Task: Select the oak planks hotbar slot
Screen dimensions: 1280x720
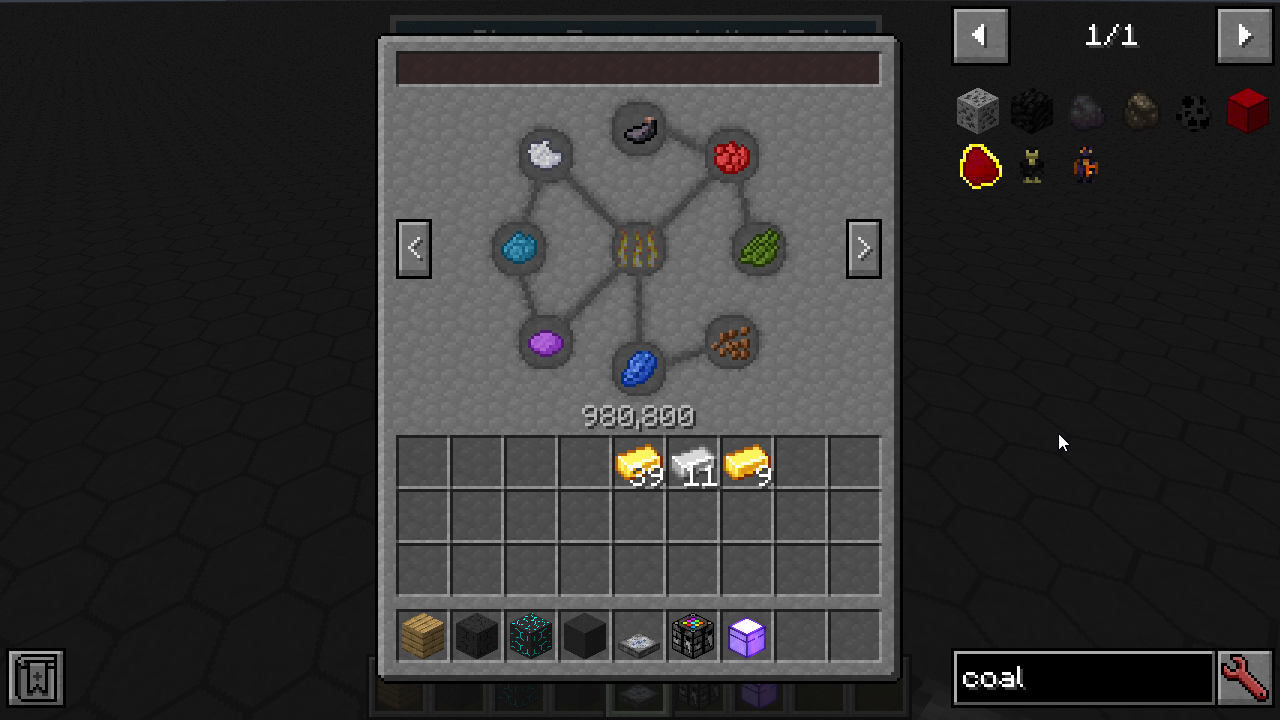Action: tap(423, 636)
